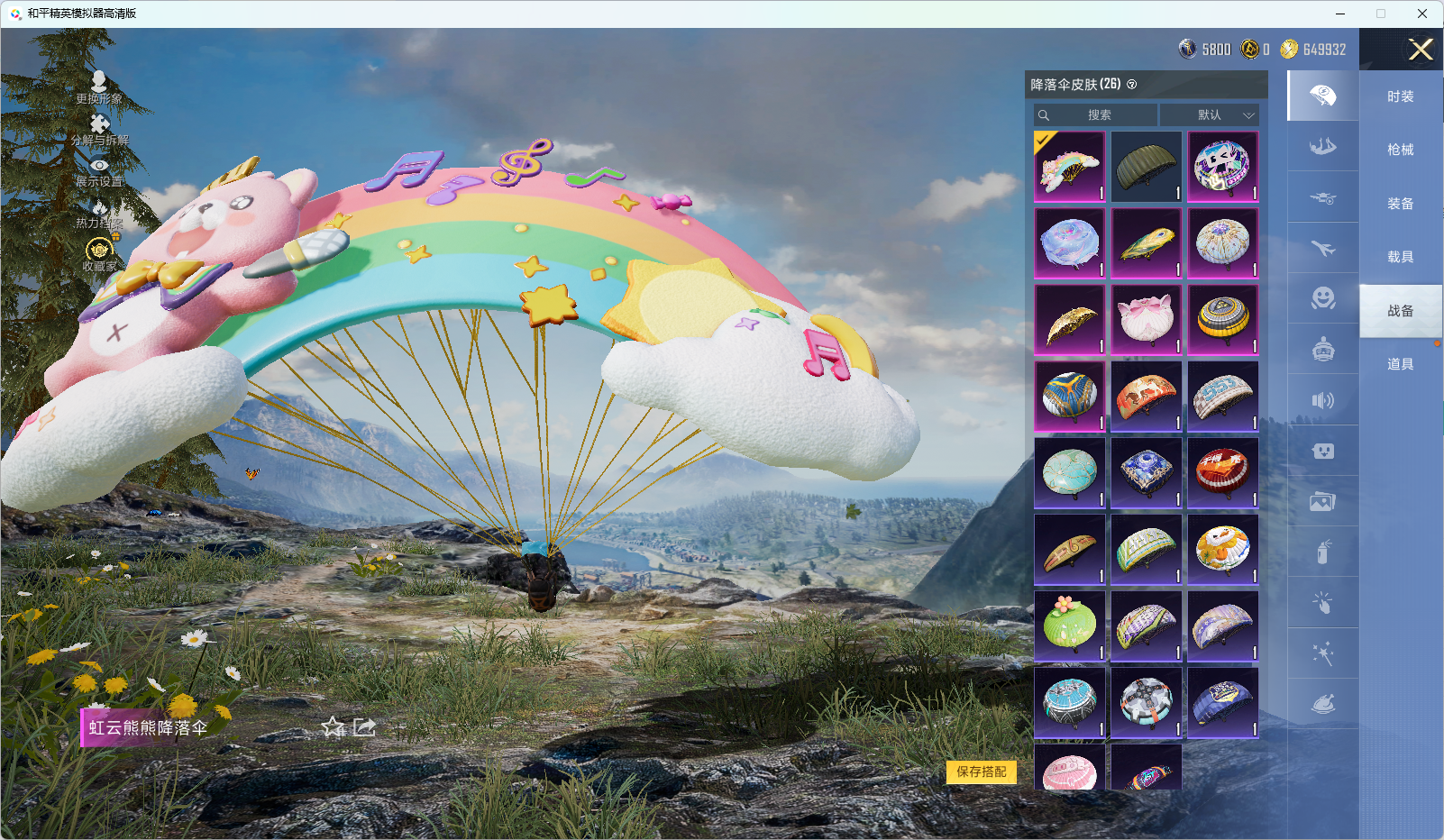
Task: Share the skin using the share arrow icon
Action: 364,726
